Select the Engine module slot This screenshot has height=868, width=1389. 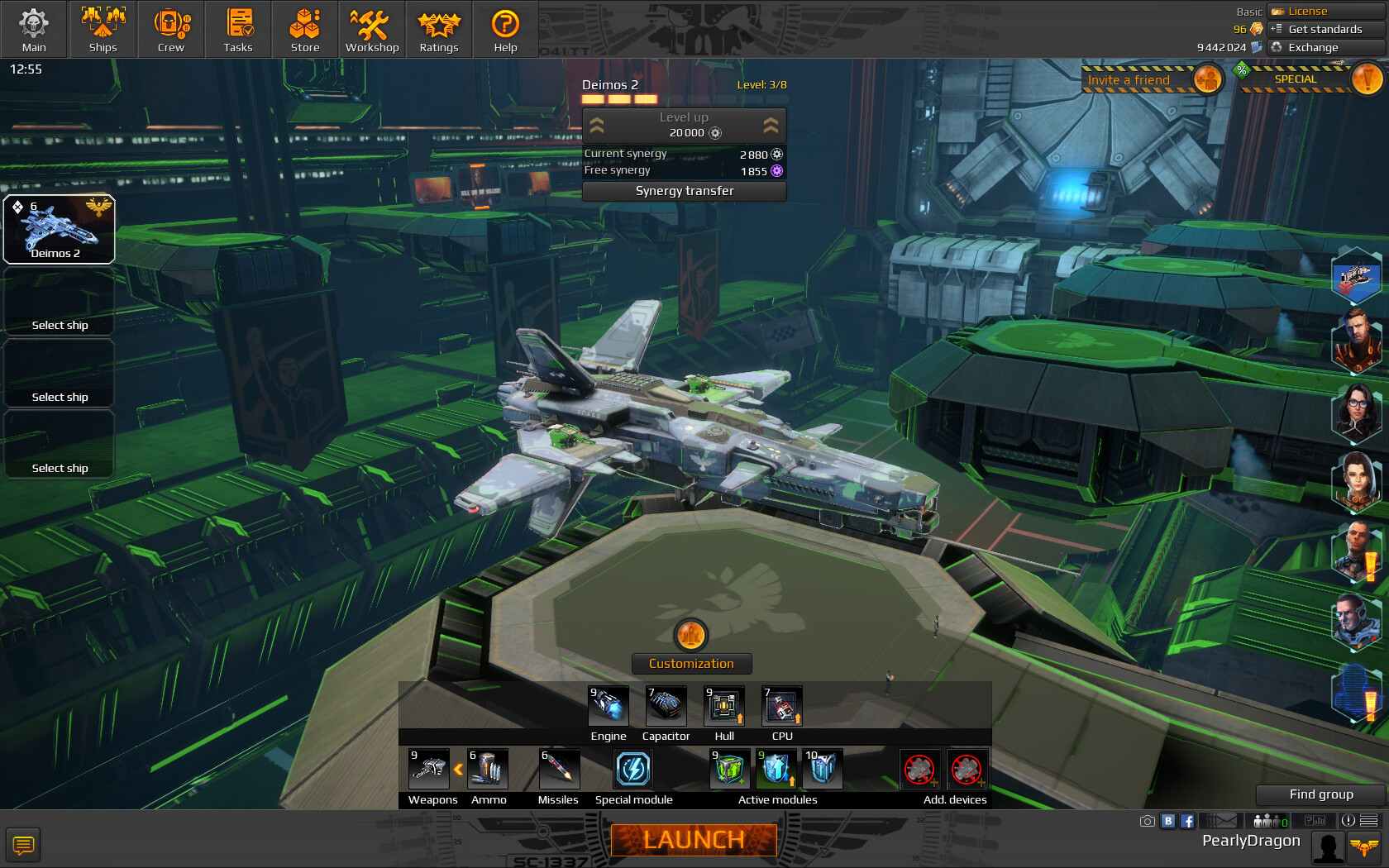609,707
